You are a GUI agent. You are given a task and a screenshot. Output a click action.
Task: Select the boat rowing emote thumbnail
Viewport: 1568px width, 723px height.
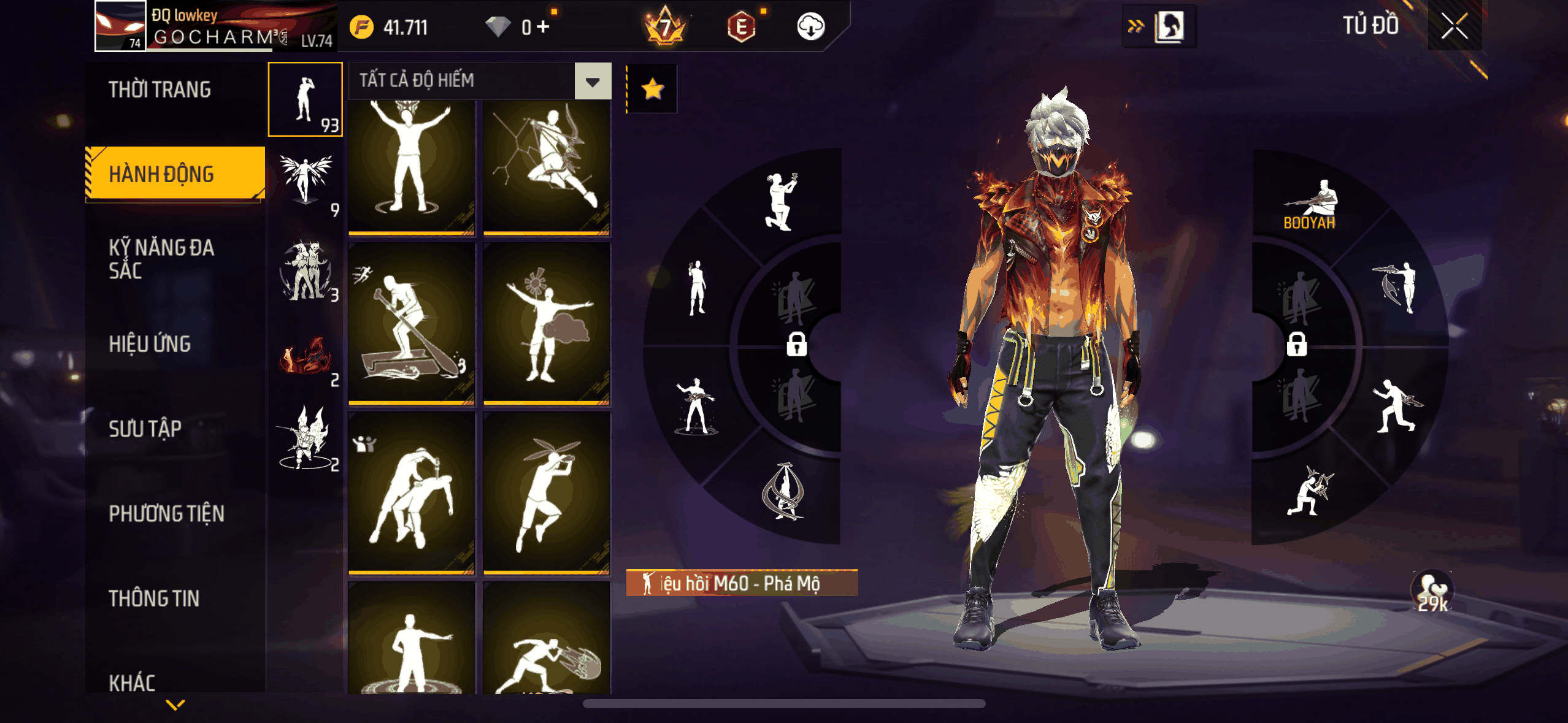(x=412, y=324)
